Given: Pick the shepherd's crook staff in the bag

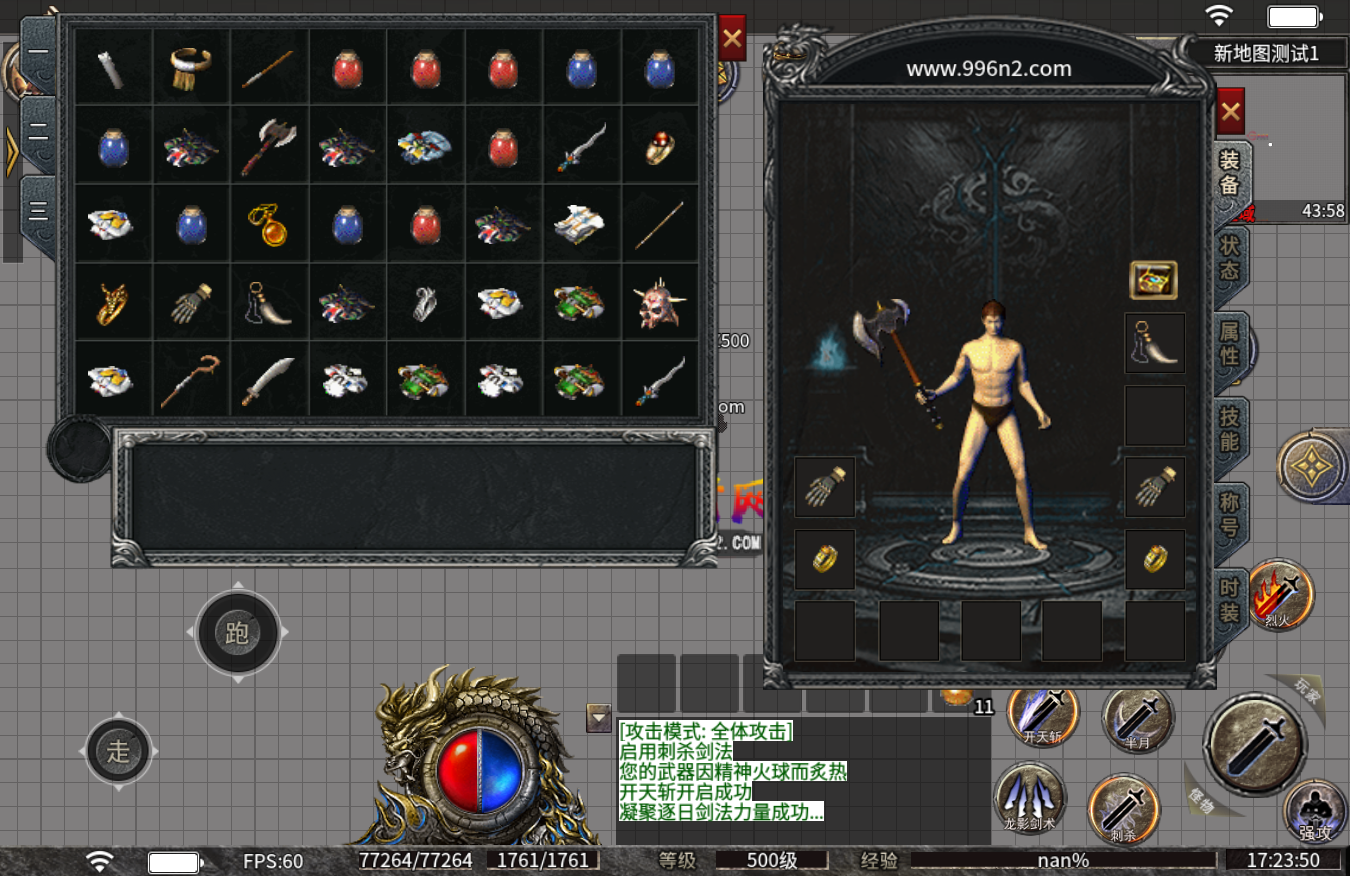Looking at the screenshot, I should click(x=191, y=380).
